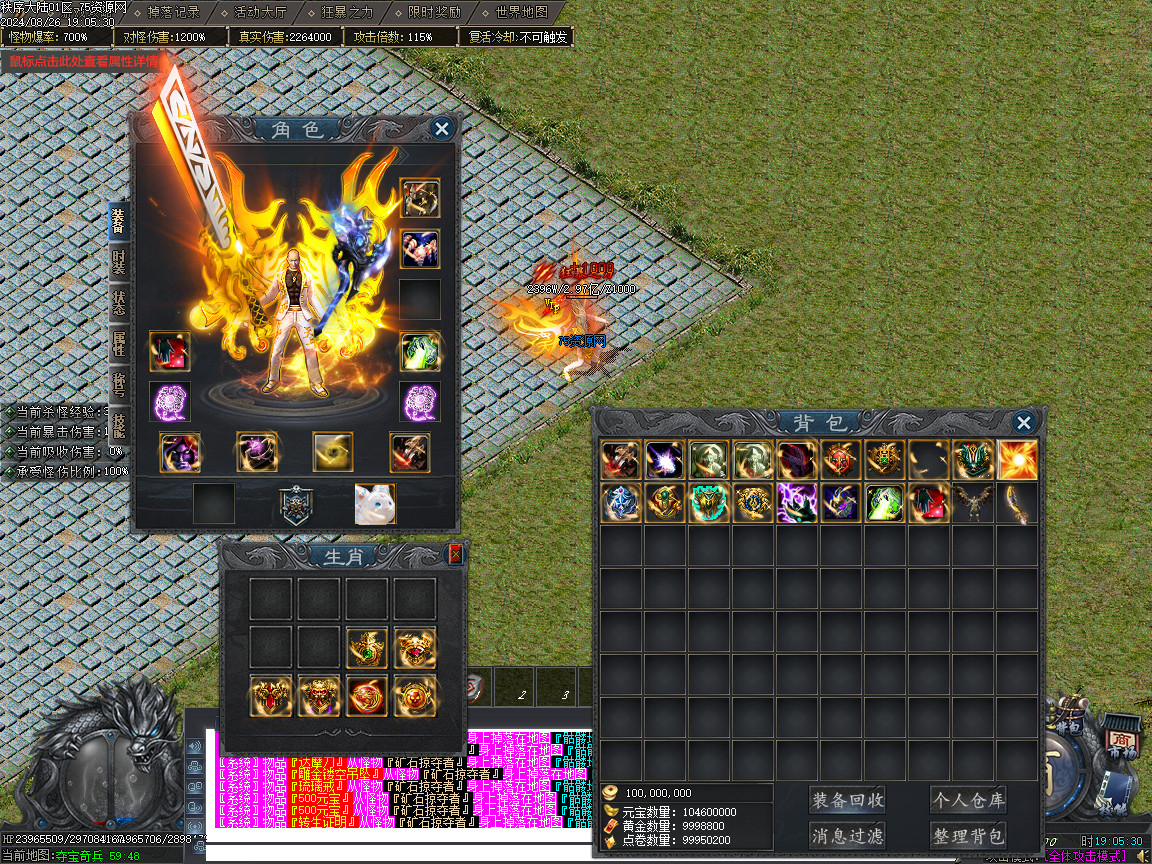Select the 狂暴之力 menu entry
The image size is (1152, 864).
[x=347, y=12]
